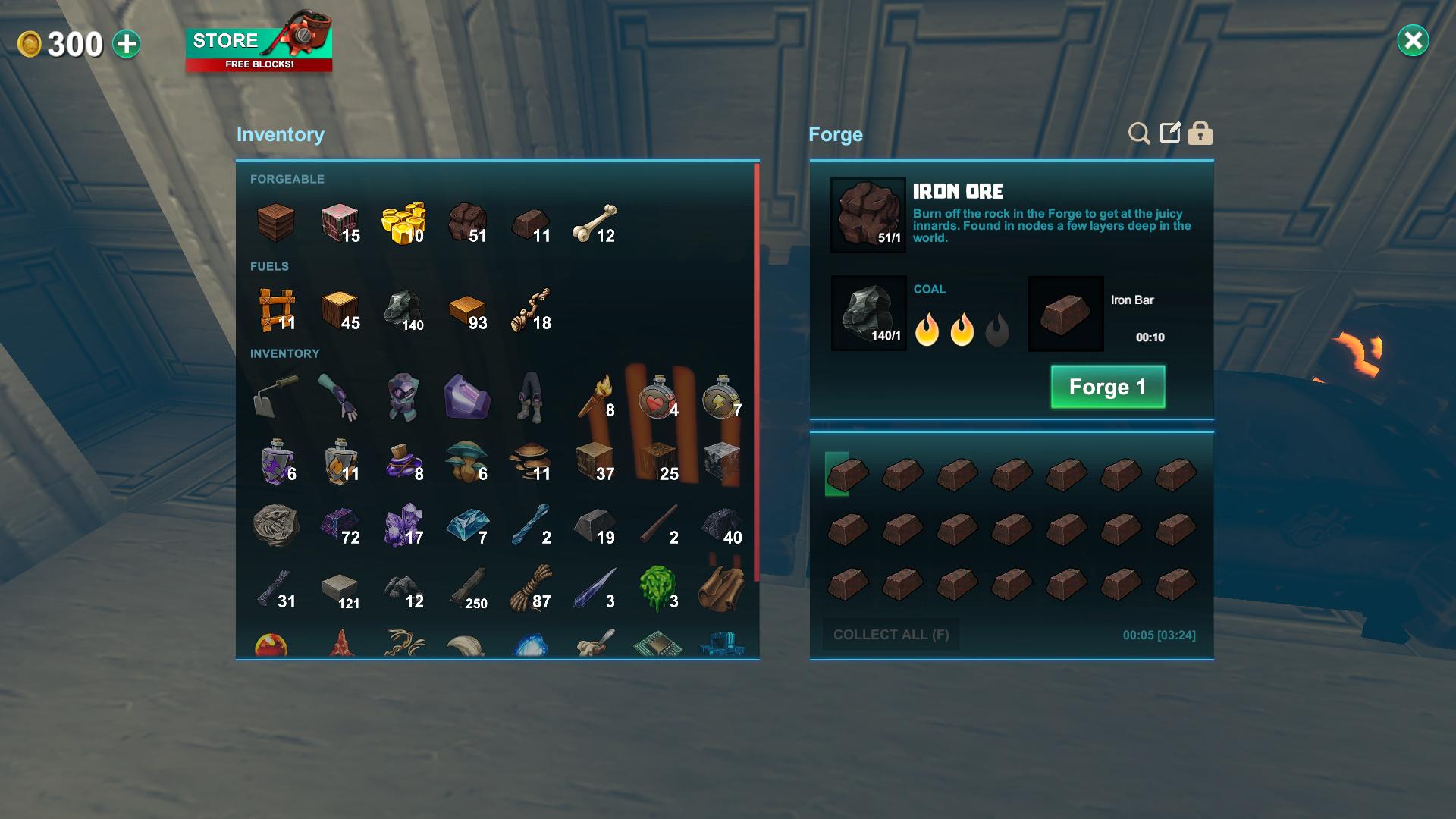Pick the coal fuel stack of 140
Screen dimensions: 1456x819
(x=403, y=311)
